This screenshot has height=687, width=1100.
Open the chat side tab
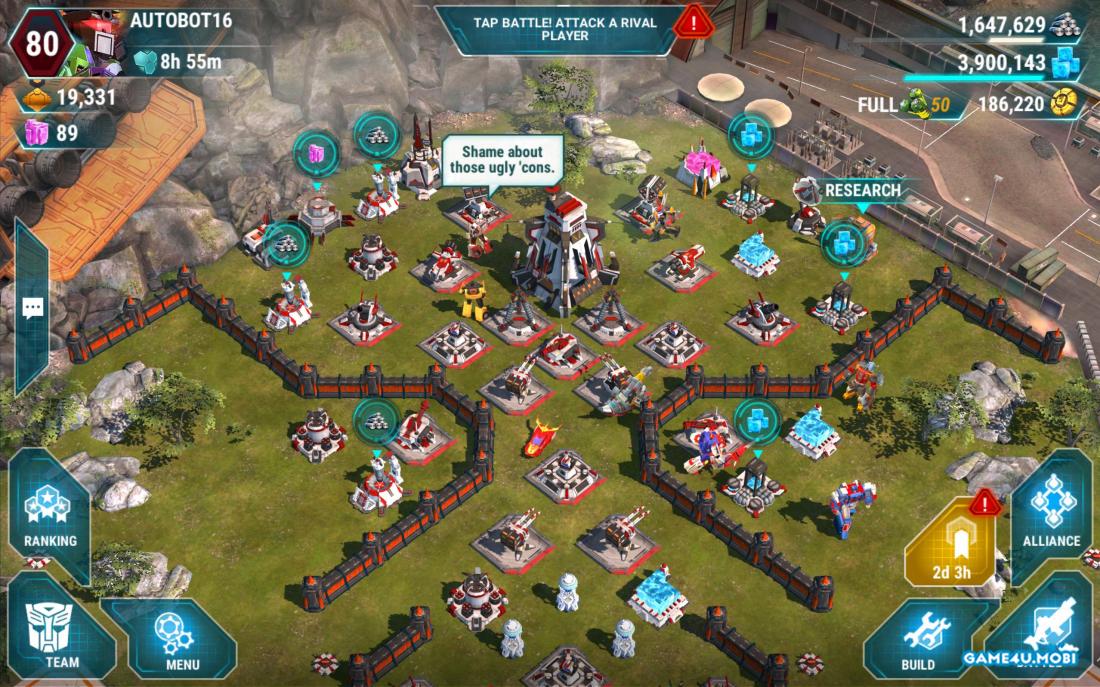click(x=30, y=307)
